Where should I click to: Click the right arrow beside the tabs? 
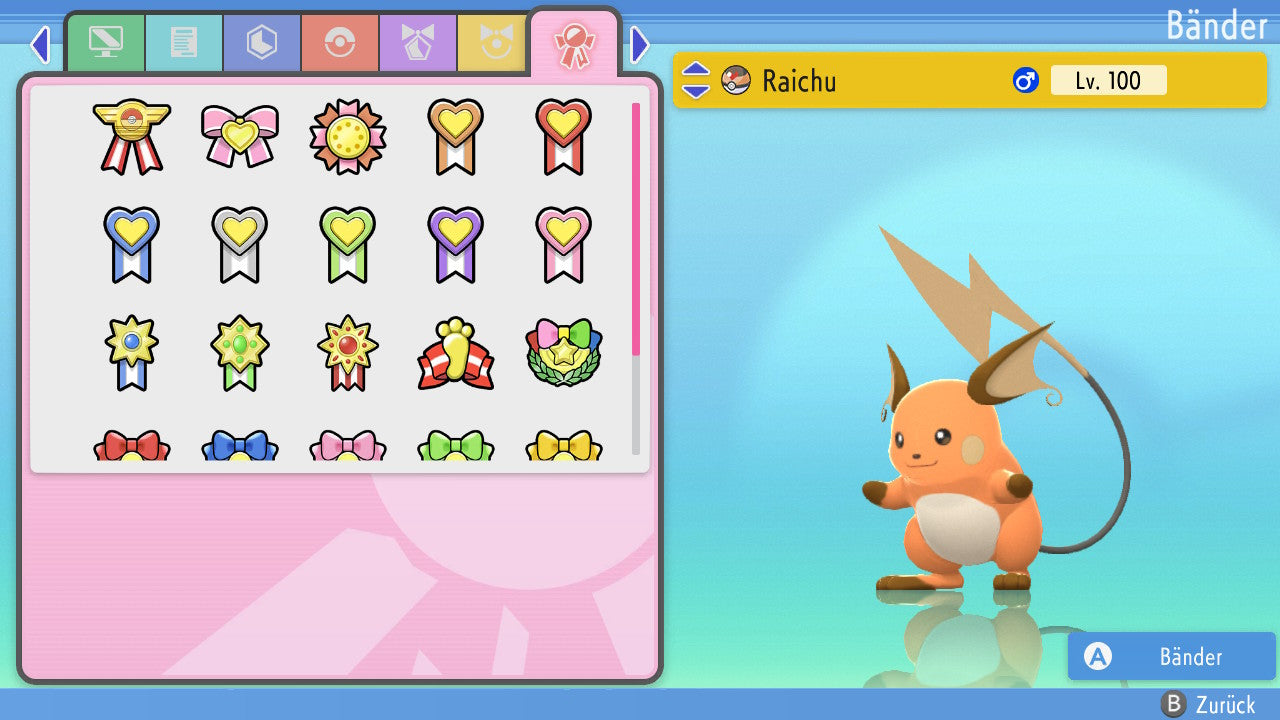tap(640, 44)
